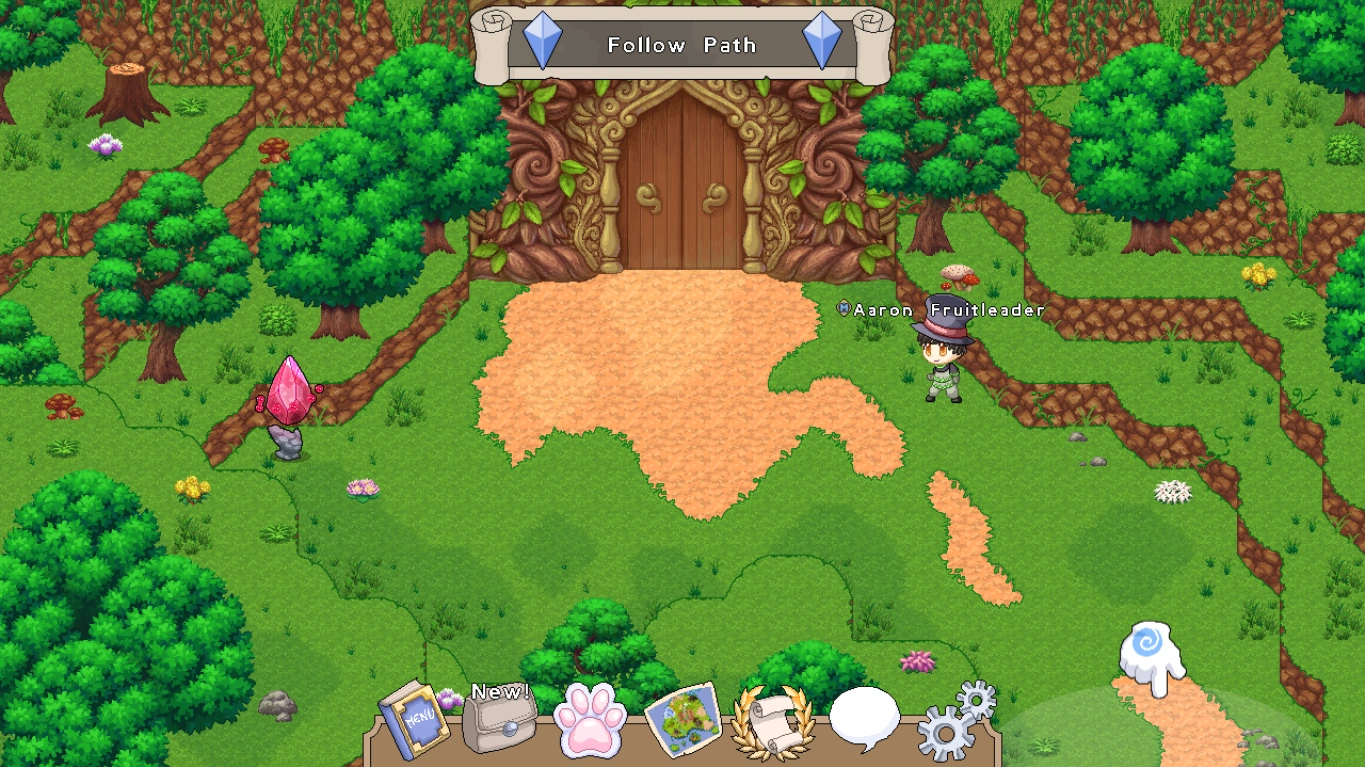Viewport: 1365px width, 767px height.
Task: Click the purple spiky flower near the bottom
Action: point(916,660)
